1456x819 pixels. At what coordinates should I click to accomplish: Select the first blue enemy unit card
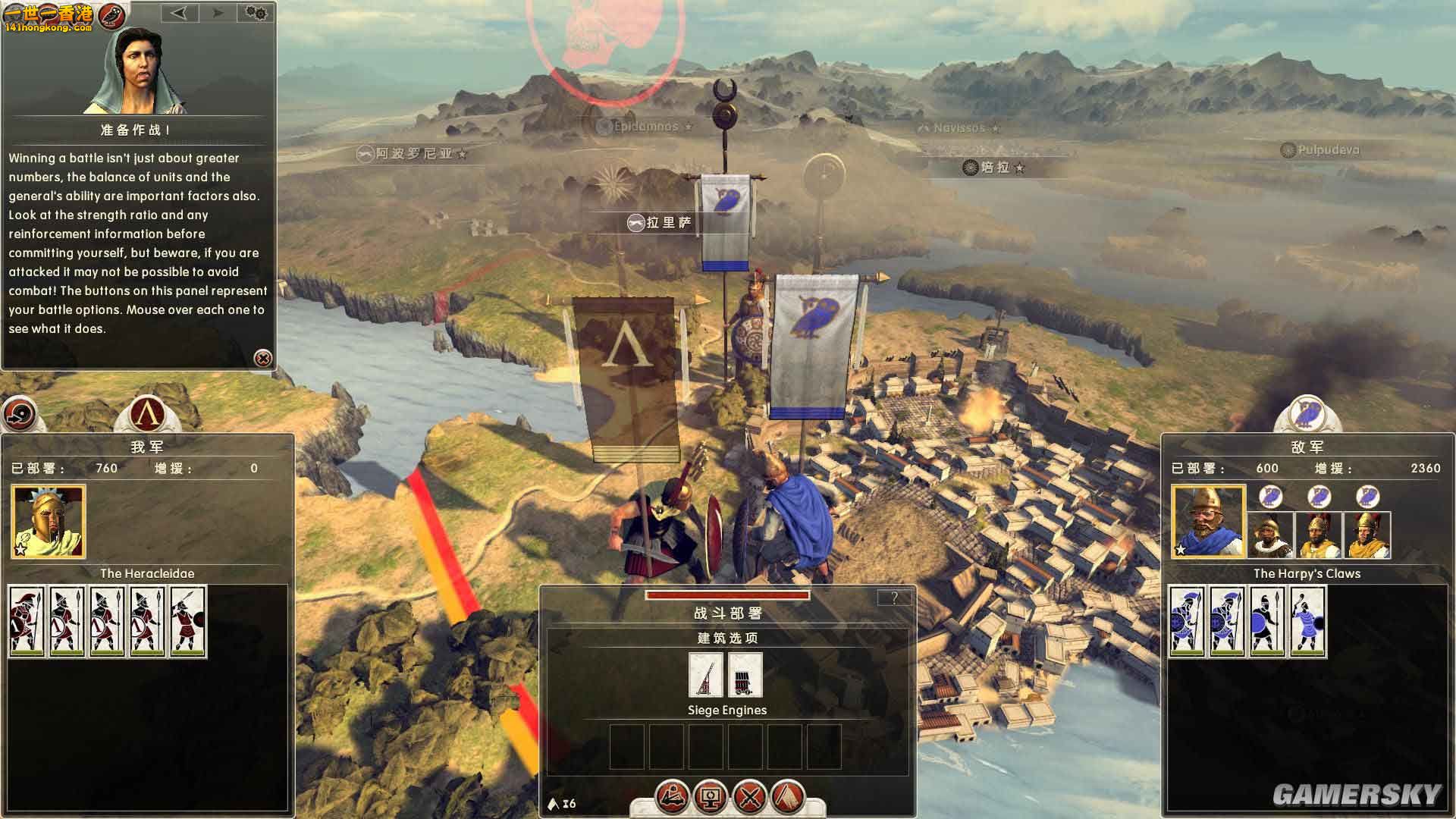click(1187, 620)
